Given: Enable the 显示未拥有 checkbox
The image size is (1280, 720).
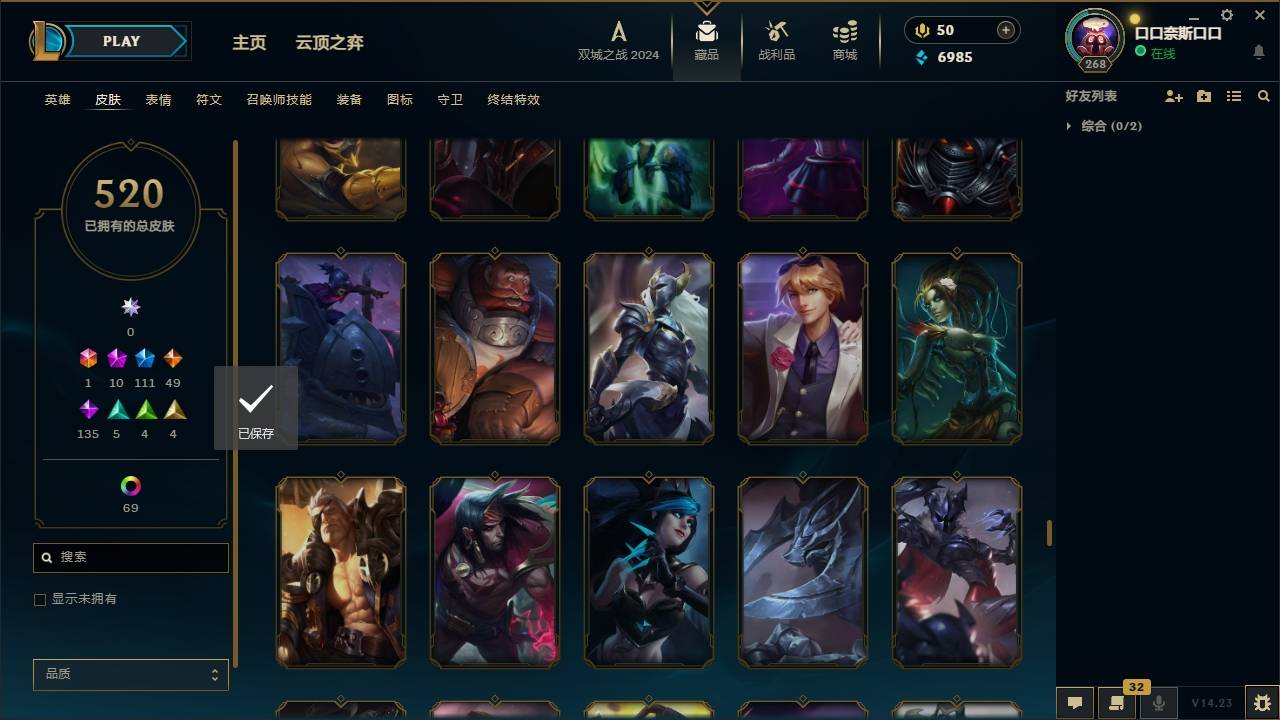Looking at the screenshot, I should (40, 599).
